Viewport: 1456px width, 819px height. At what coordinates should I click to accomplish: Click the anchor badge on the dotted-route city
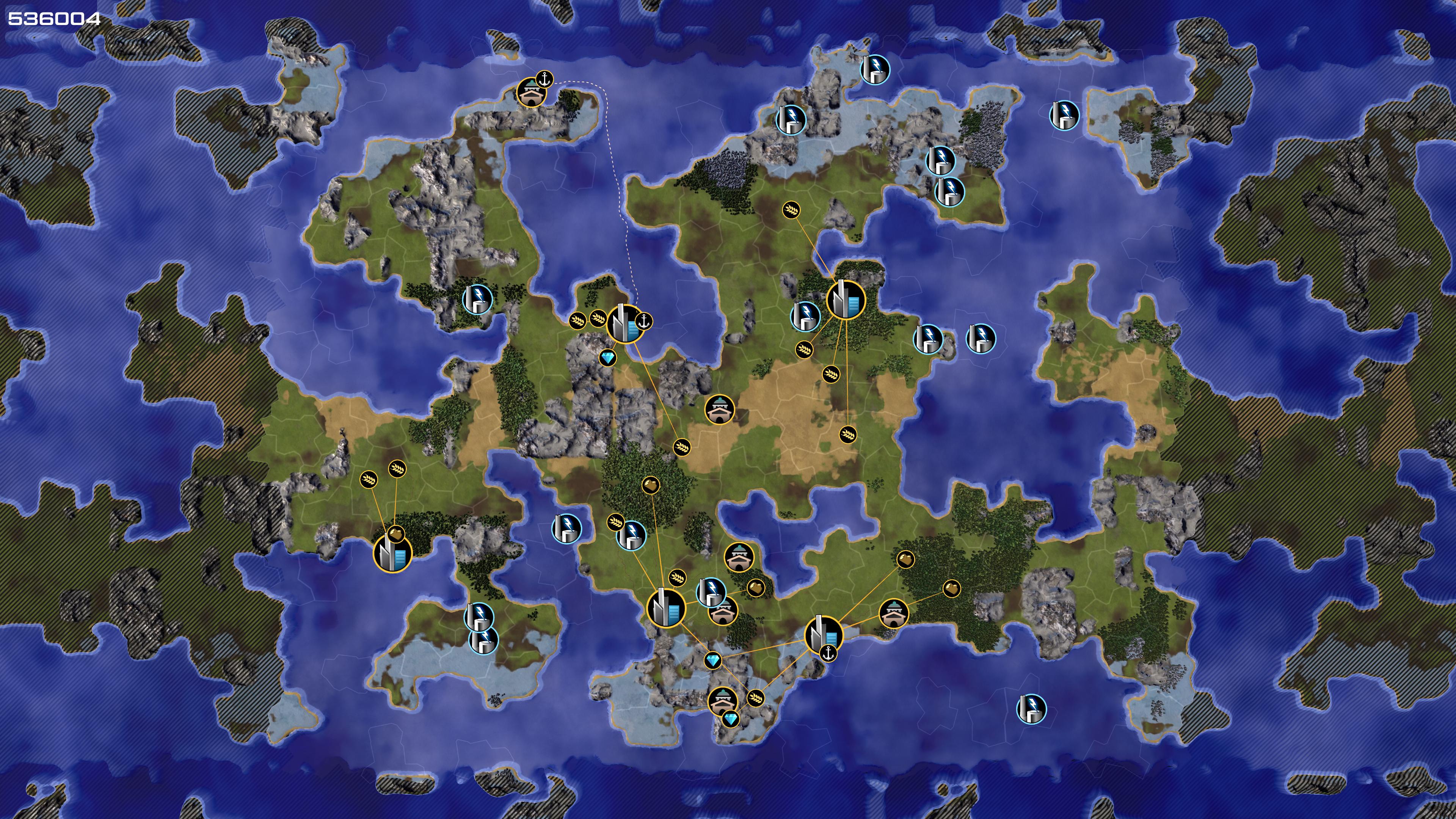[x=644, y=321]
